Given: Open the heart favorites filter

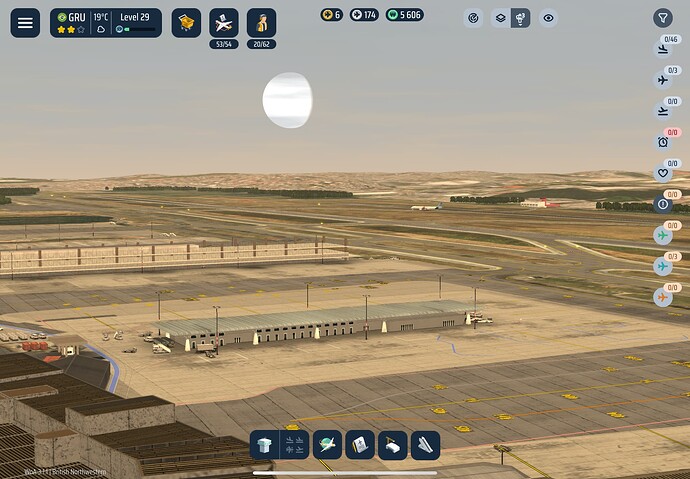Looking at the screenshot, I should [x=663, y=173].
